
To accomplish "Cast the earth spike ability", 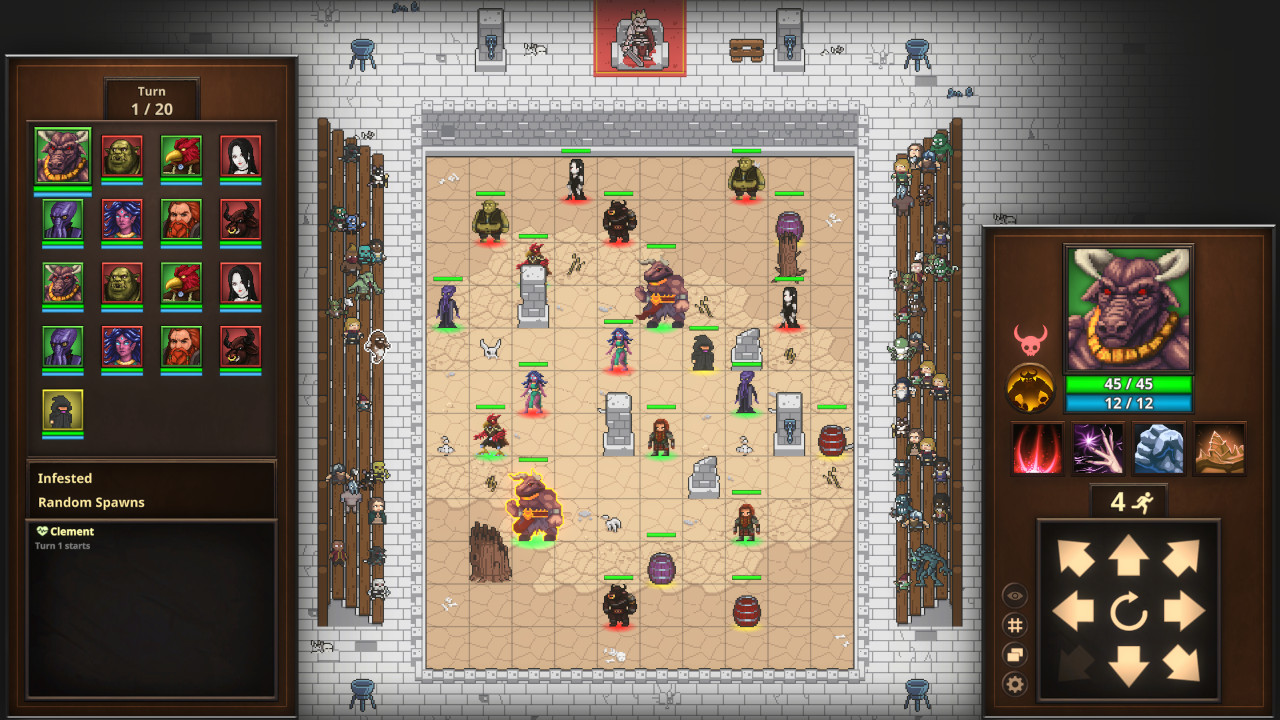I will coord(1217,449).
